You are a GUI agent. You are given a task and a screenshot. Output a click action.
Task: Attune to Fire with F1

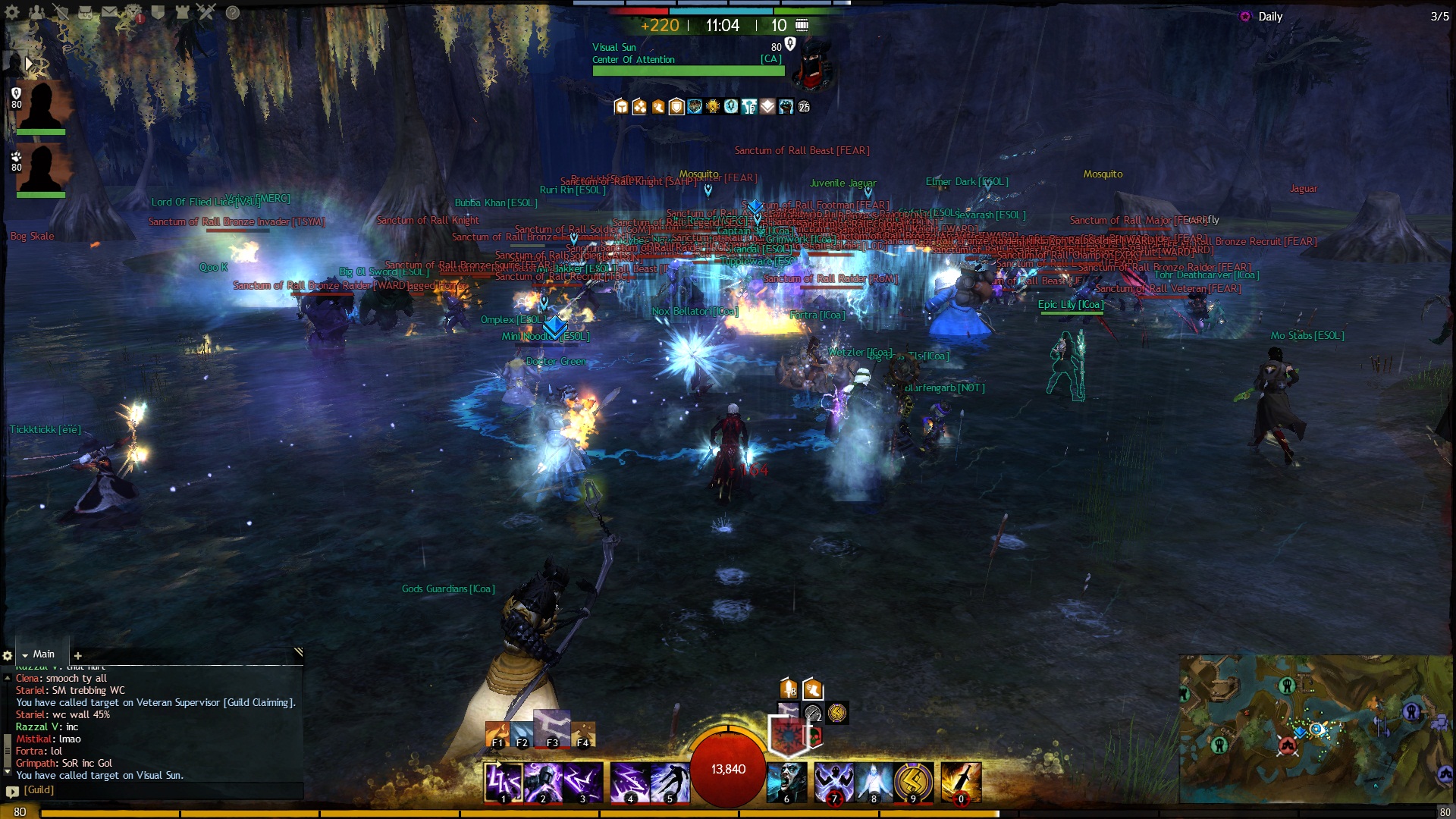[497, 735]
